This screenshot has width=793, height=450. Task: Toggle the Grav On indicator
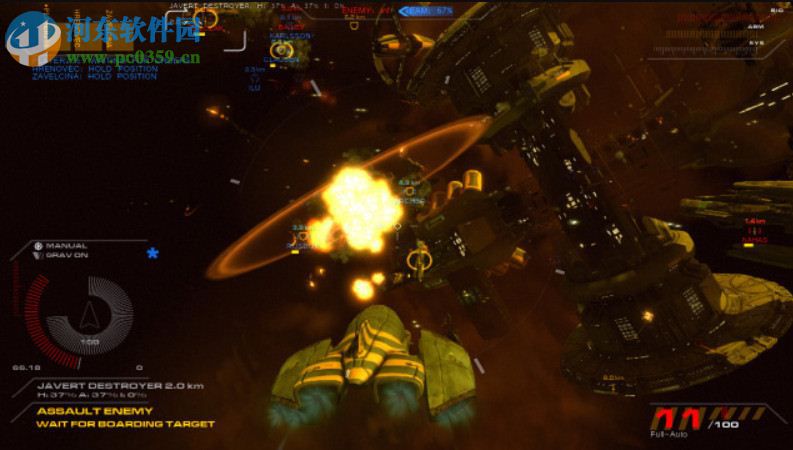pyautogui.click(x=66, y=254)
